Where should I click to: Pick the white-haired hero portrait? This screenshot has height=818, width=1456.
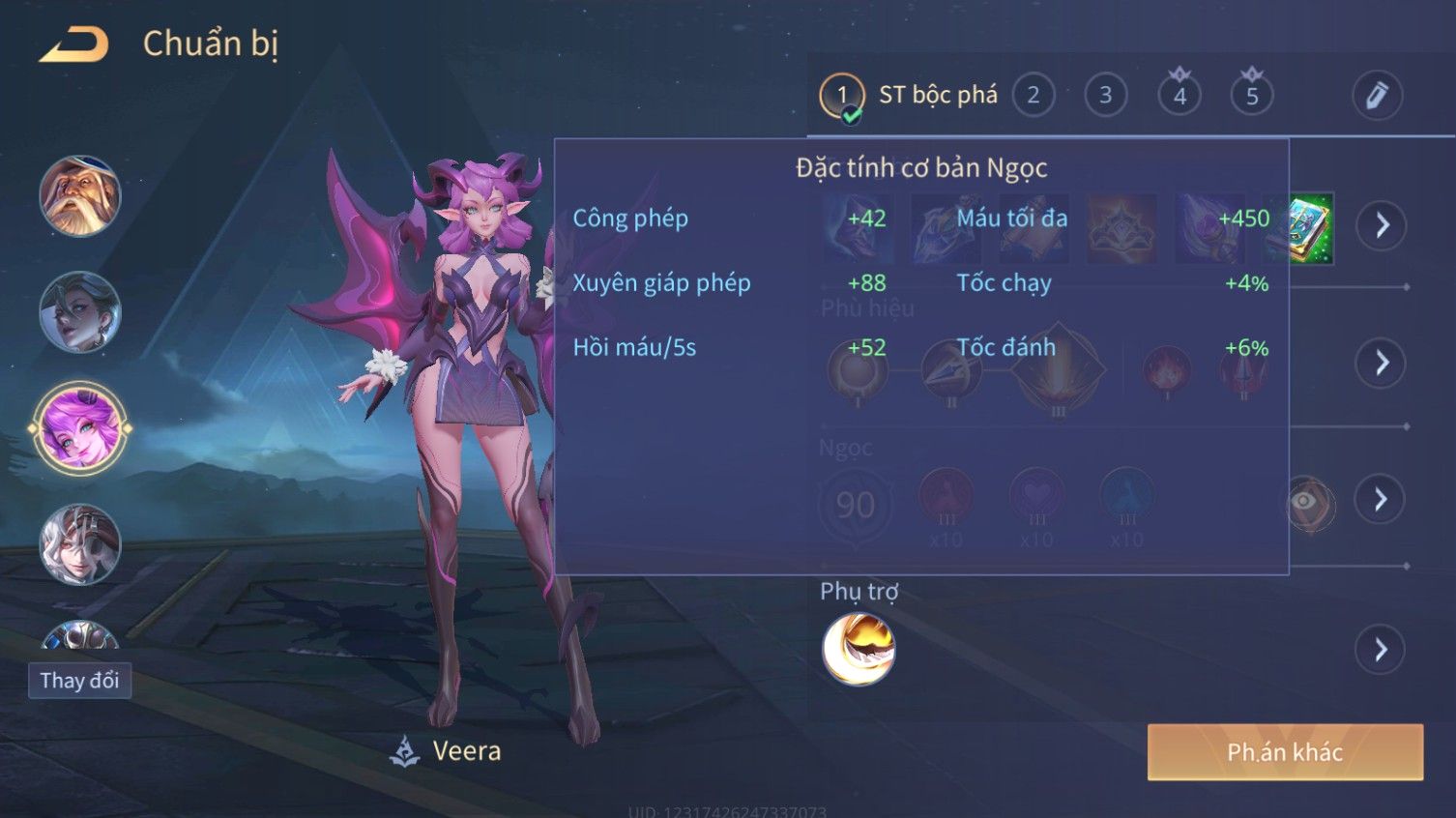(x=79, y=544)
